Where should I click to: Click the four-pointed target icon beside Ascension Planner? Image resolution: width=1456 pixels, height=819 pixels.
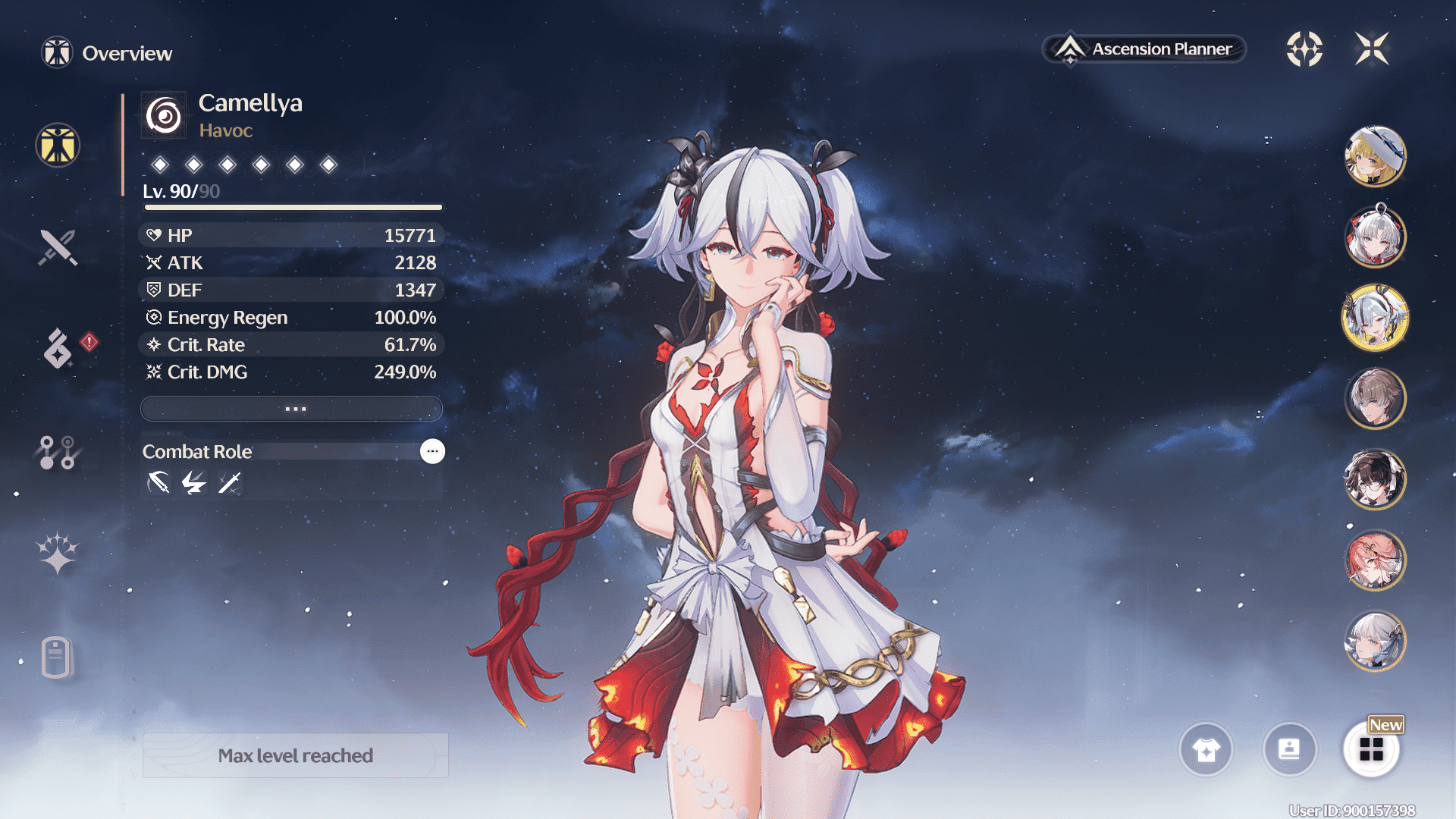tap(1304, 49)
